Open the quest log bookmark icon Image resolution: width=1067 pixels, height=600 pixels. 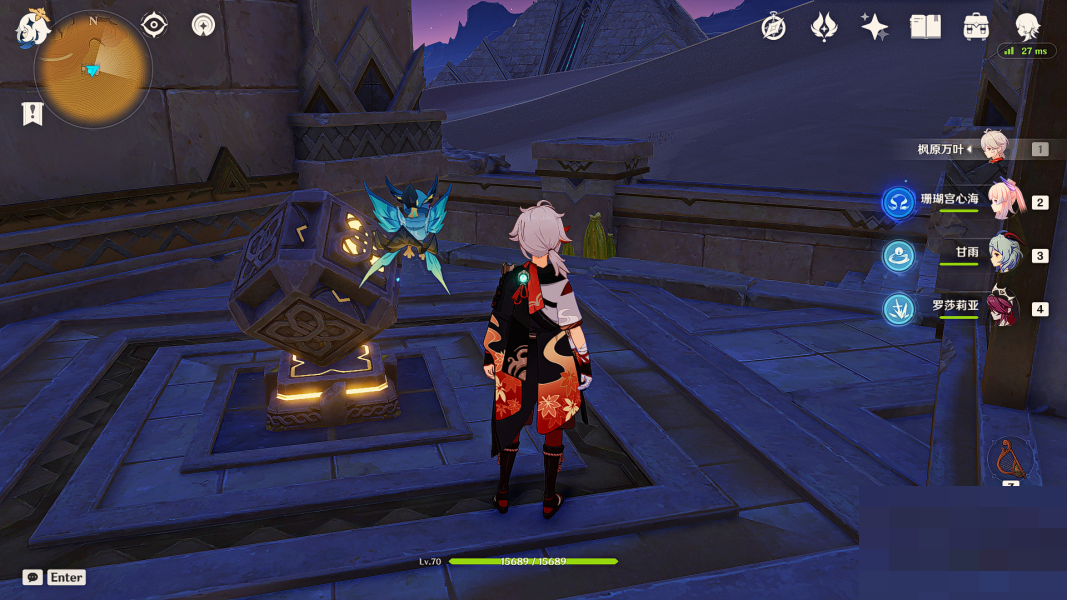coord(32,114)
